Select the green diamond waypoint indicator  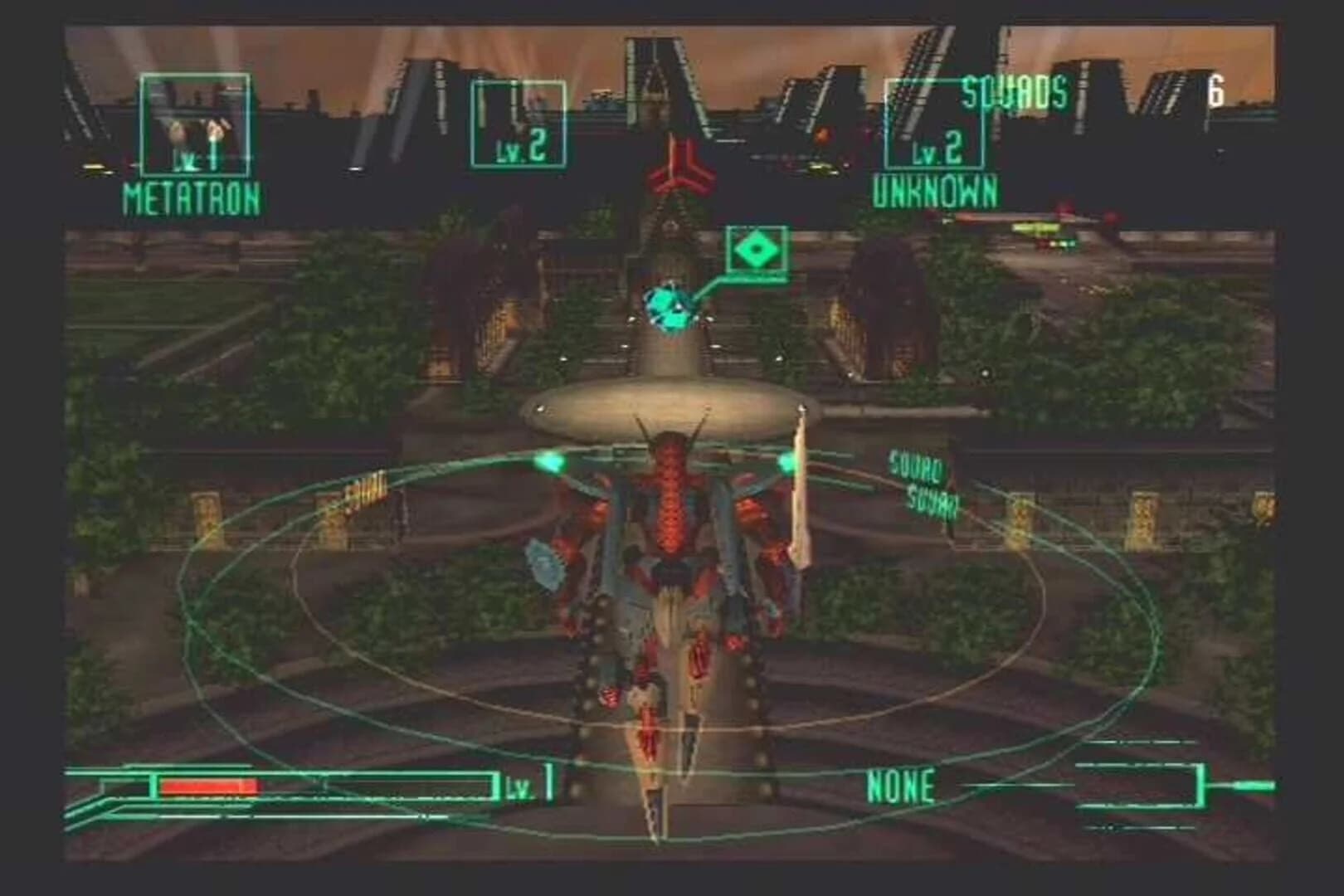pos(757,247)
